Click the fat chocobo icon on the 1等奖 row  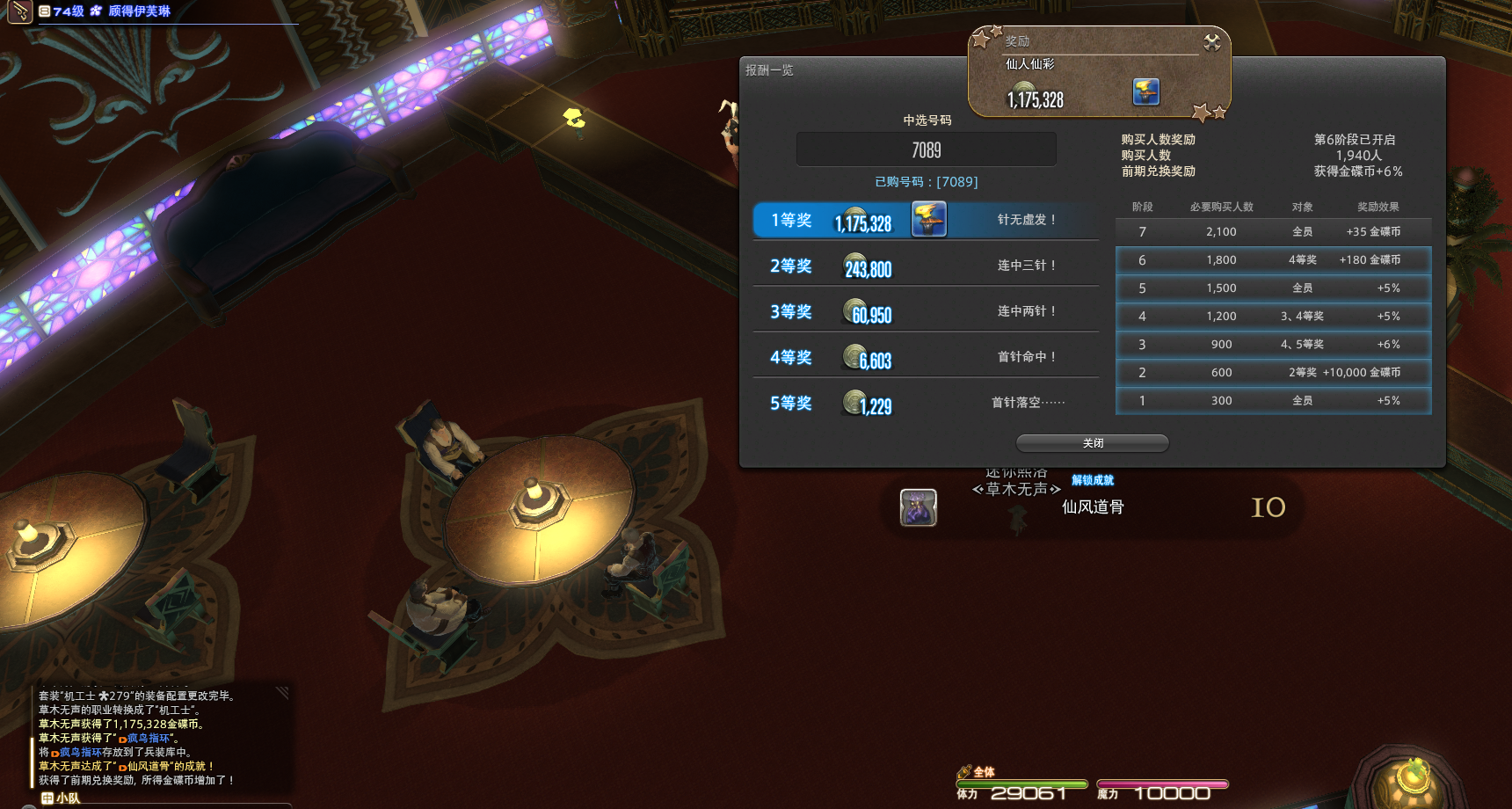(x=929, y=221)
